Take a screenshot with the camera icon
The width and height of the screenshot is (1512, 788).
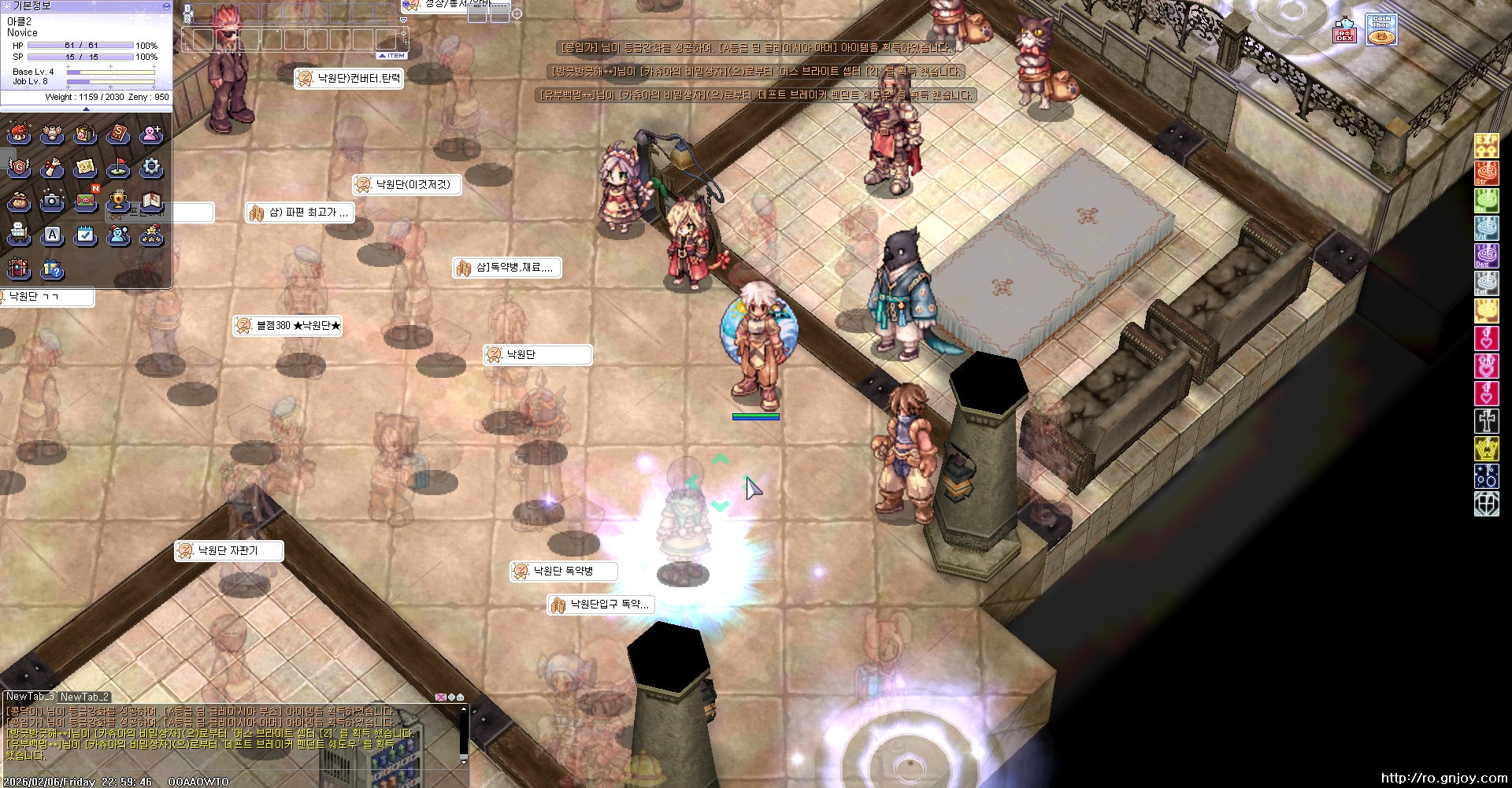pos(52,202)
